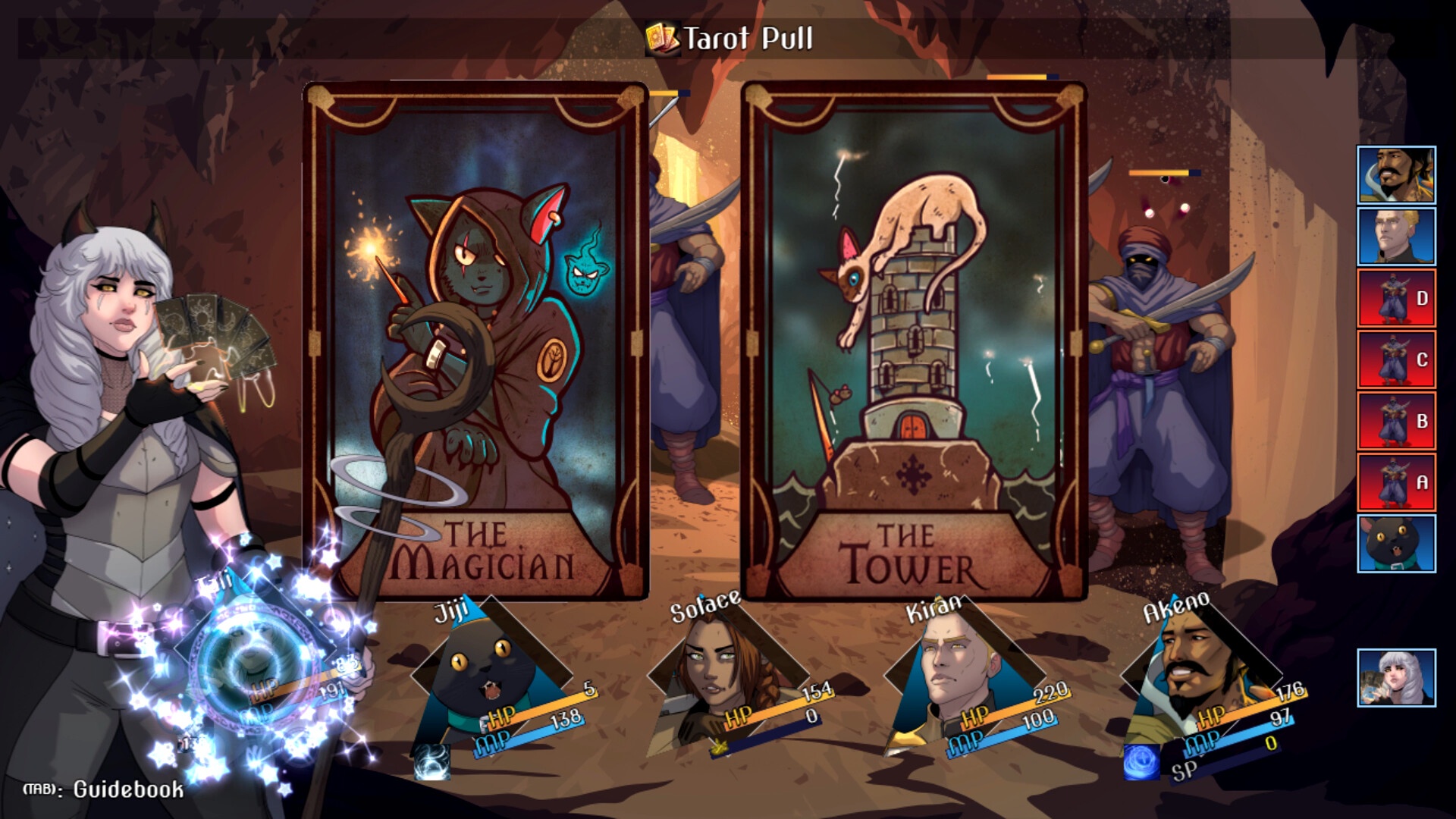
Task: Select enemy C turn order tile
Action: click(1396, 359)
